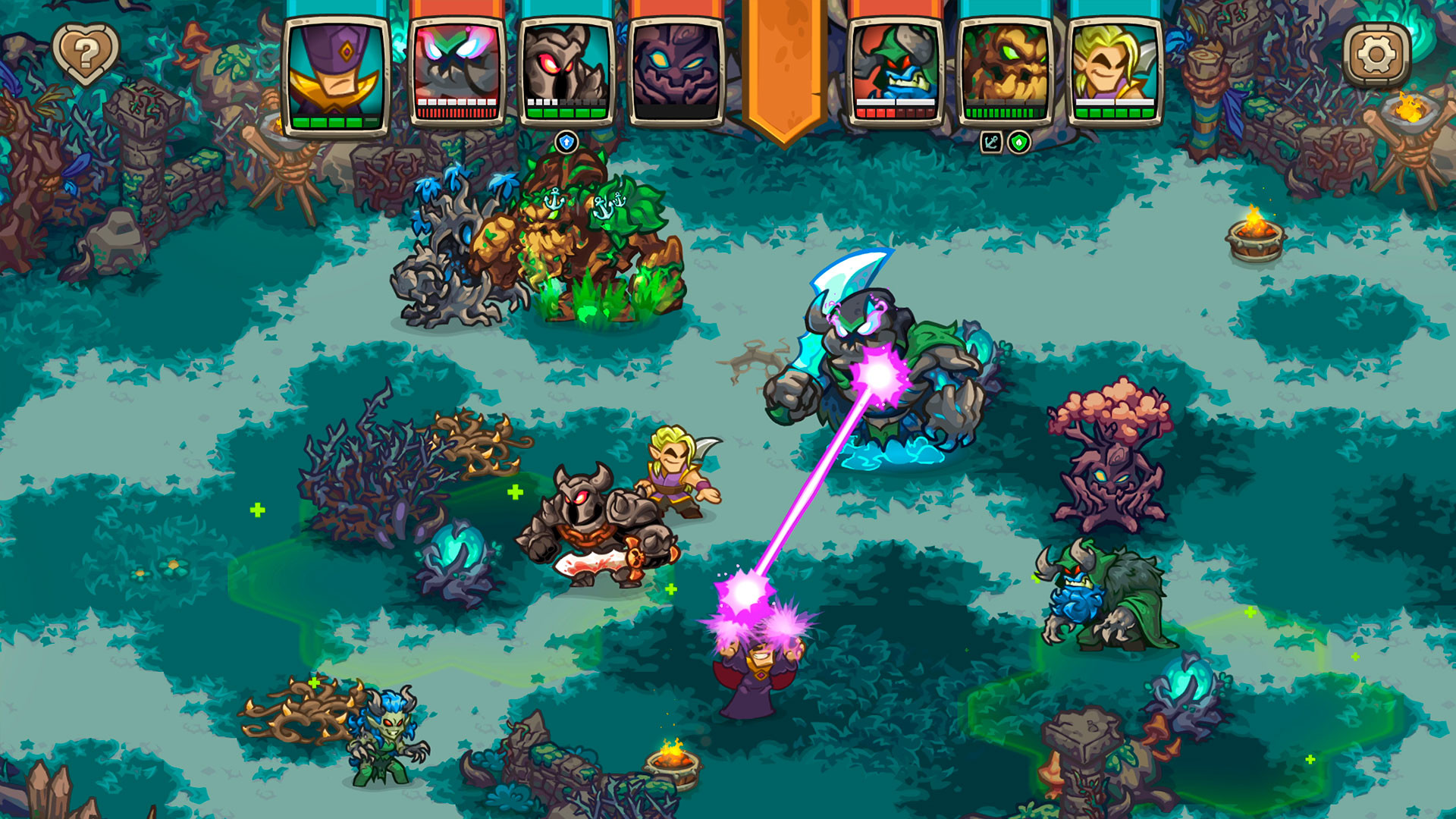This screenshot has width=1456, height=819.
Task: Click the green leaf shield buff icon
Action: (1018, 140)
